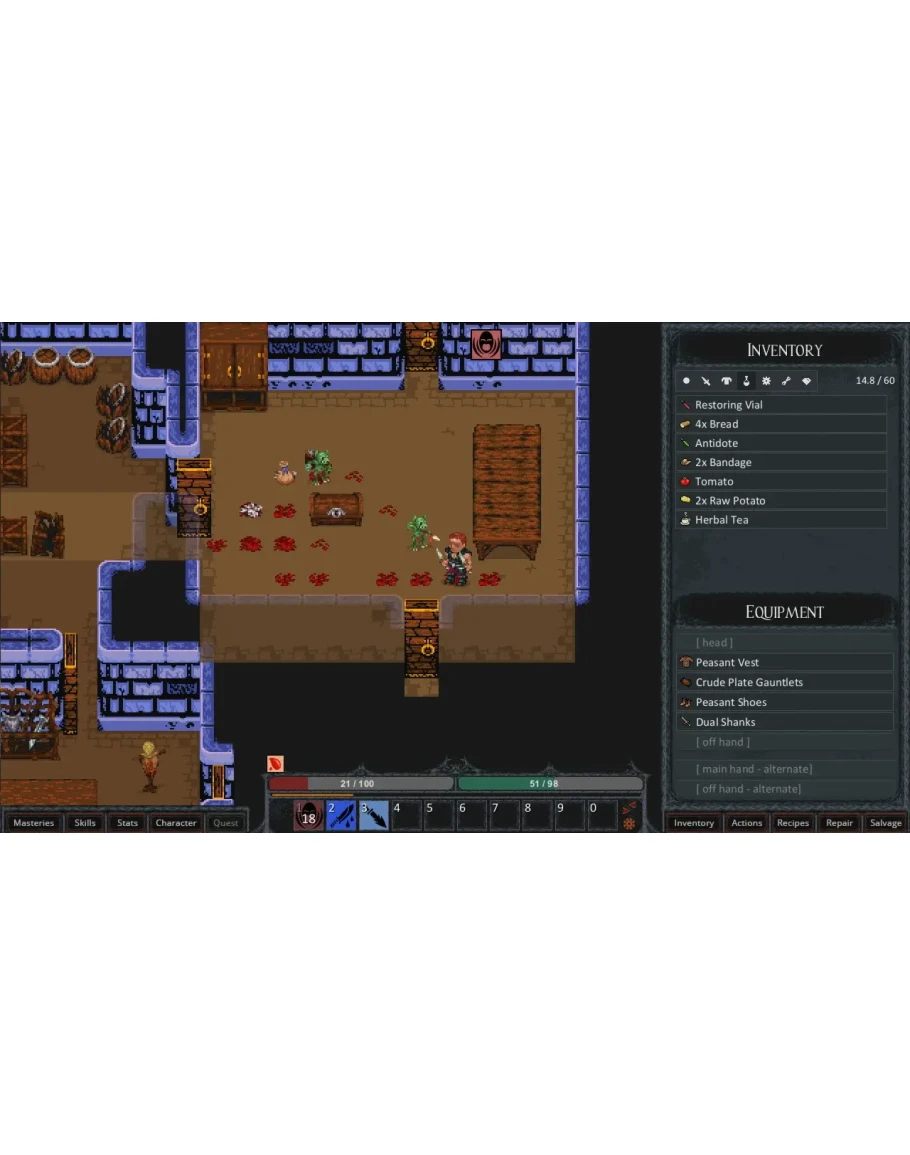Show the Stats panel
The width and height of the screenshot is (910, 1155).
[127, 823]
